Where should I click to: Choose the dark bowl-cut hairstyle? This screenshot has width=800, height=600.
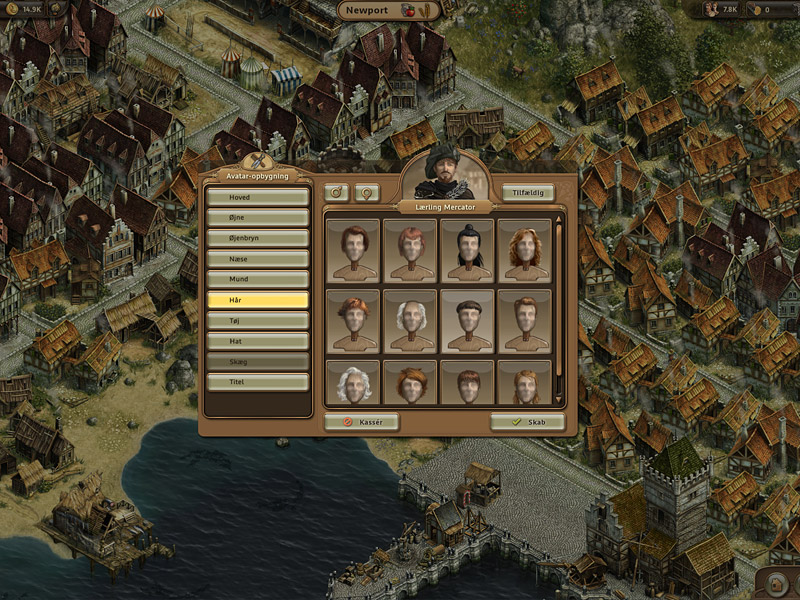click(x=467, y=322)
